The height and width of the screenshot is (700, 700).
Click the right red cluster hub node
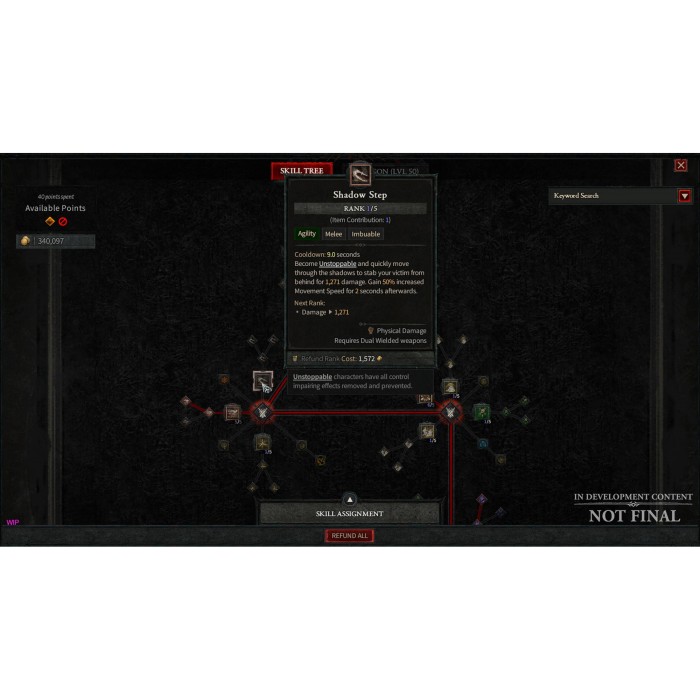coord(451,411)
